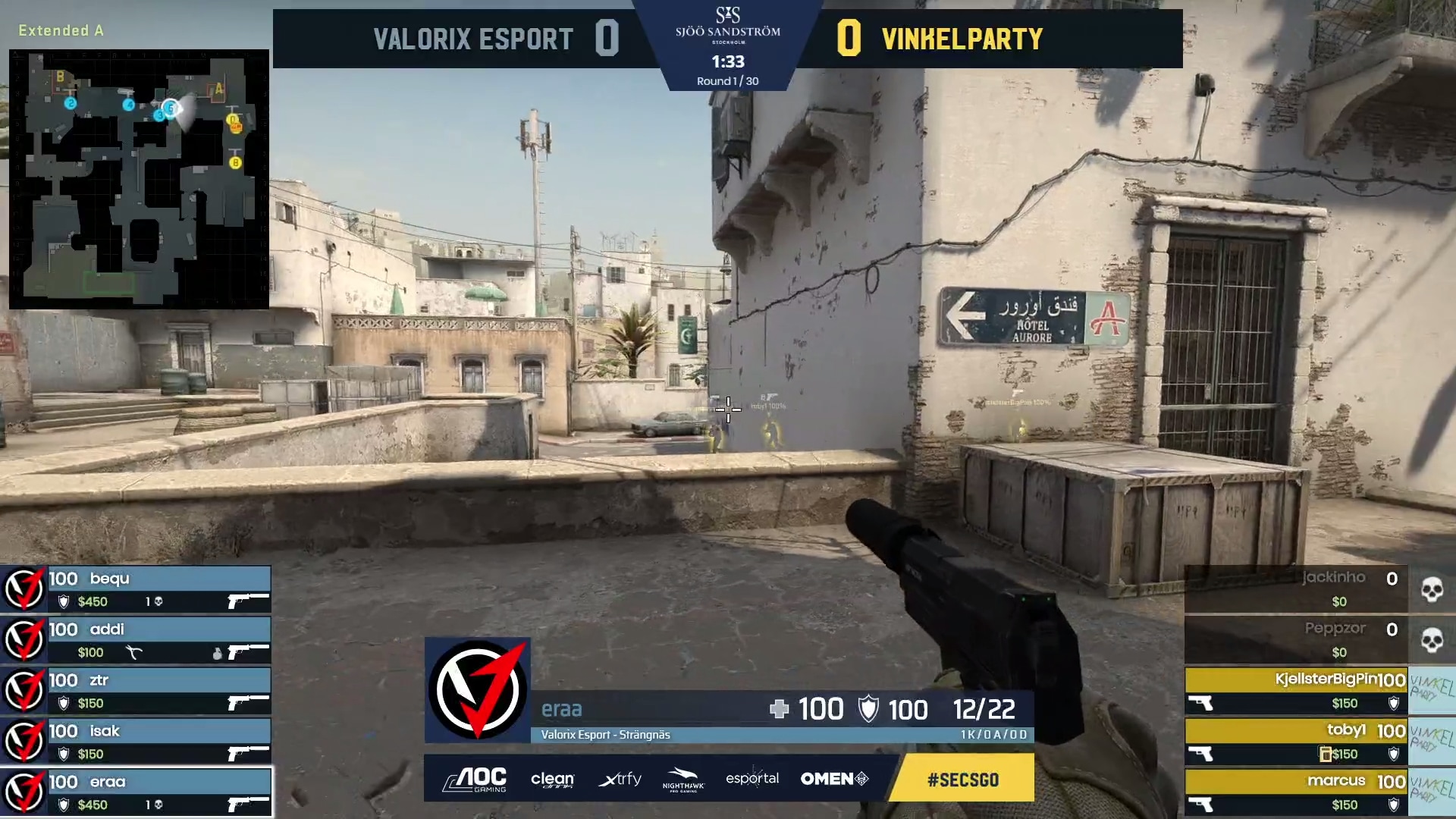Viewport: 1456px width, 819px height.
Task: Toggle tobyl's defuse kit indicator
Action: (x=1325, y=754)
